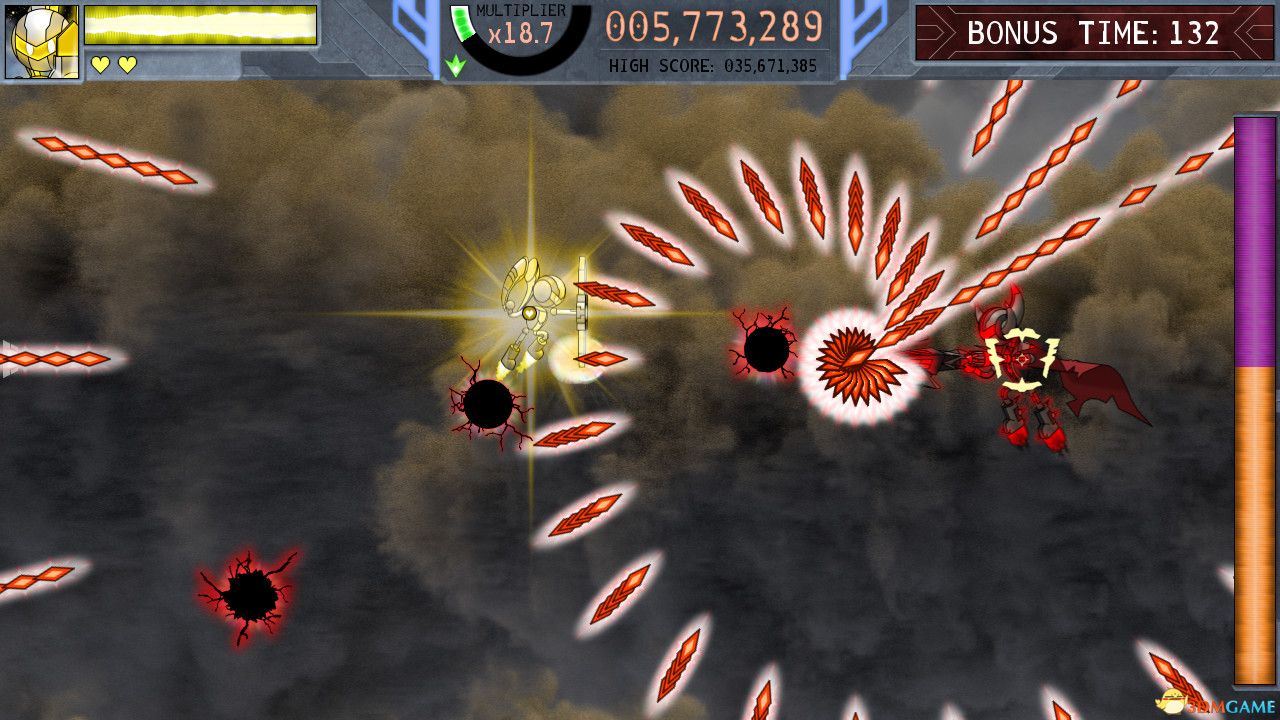Viewport: 1280px width, 720px height.
Task: Select the white player mech character
Action: coord(530,310)
